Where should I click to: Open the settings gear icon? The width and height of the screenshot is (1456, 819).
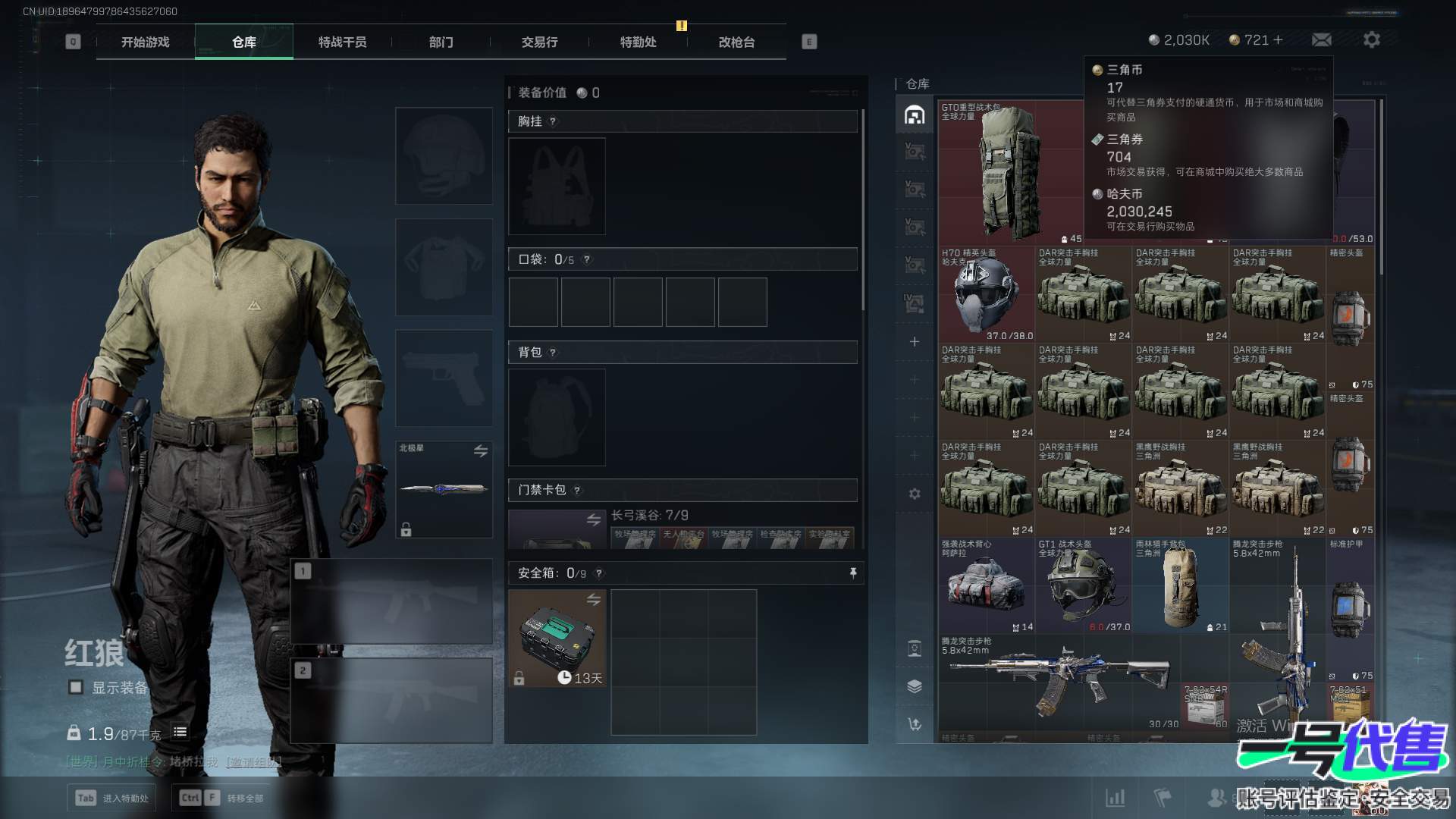(1371, 39)
